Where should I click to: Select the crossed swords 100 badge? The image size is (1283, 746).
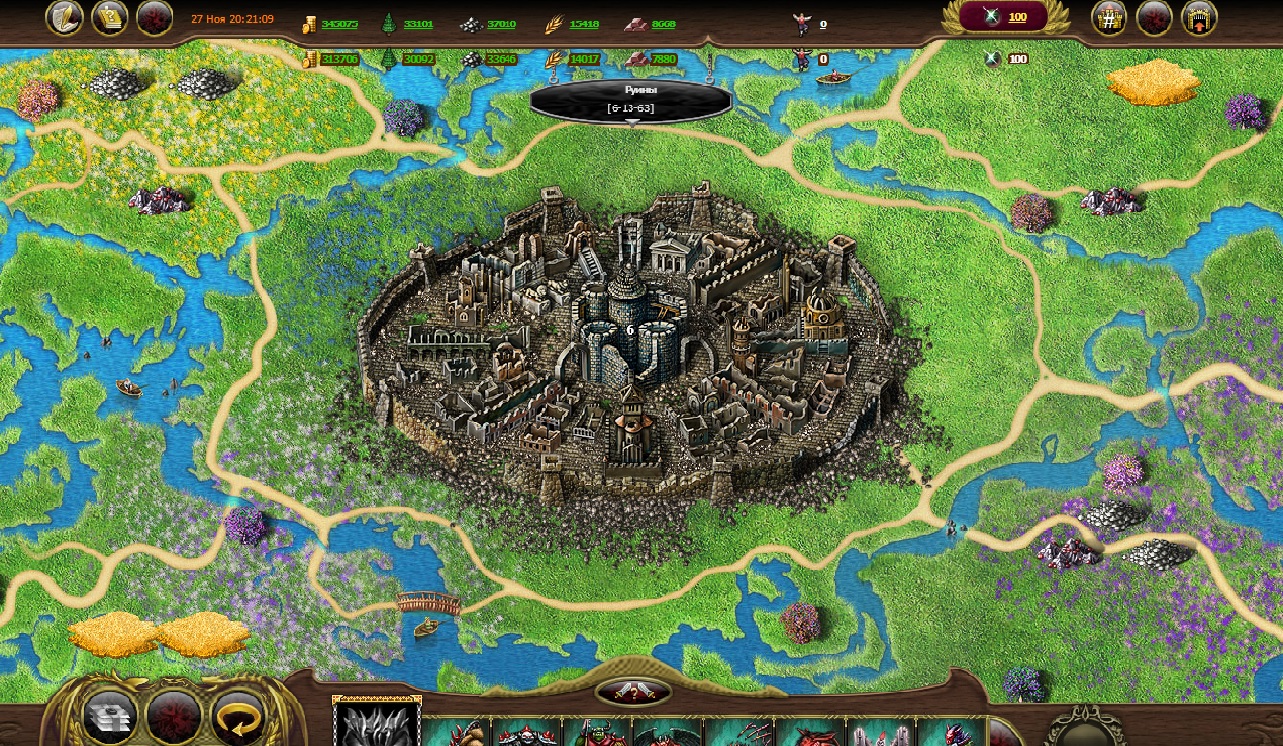click(x=1003, y=17)
